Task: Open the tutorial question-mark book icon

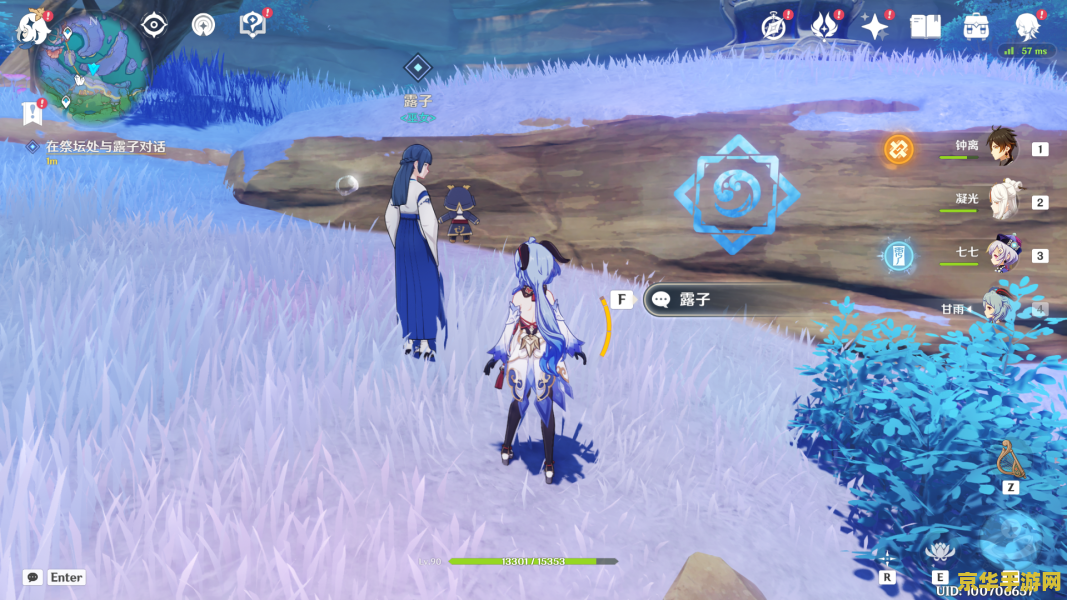Action: [x=253, y=24]
